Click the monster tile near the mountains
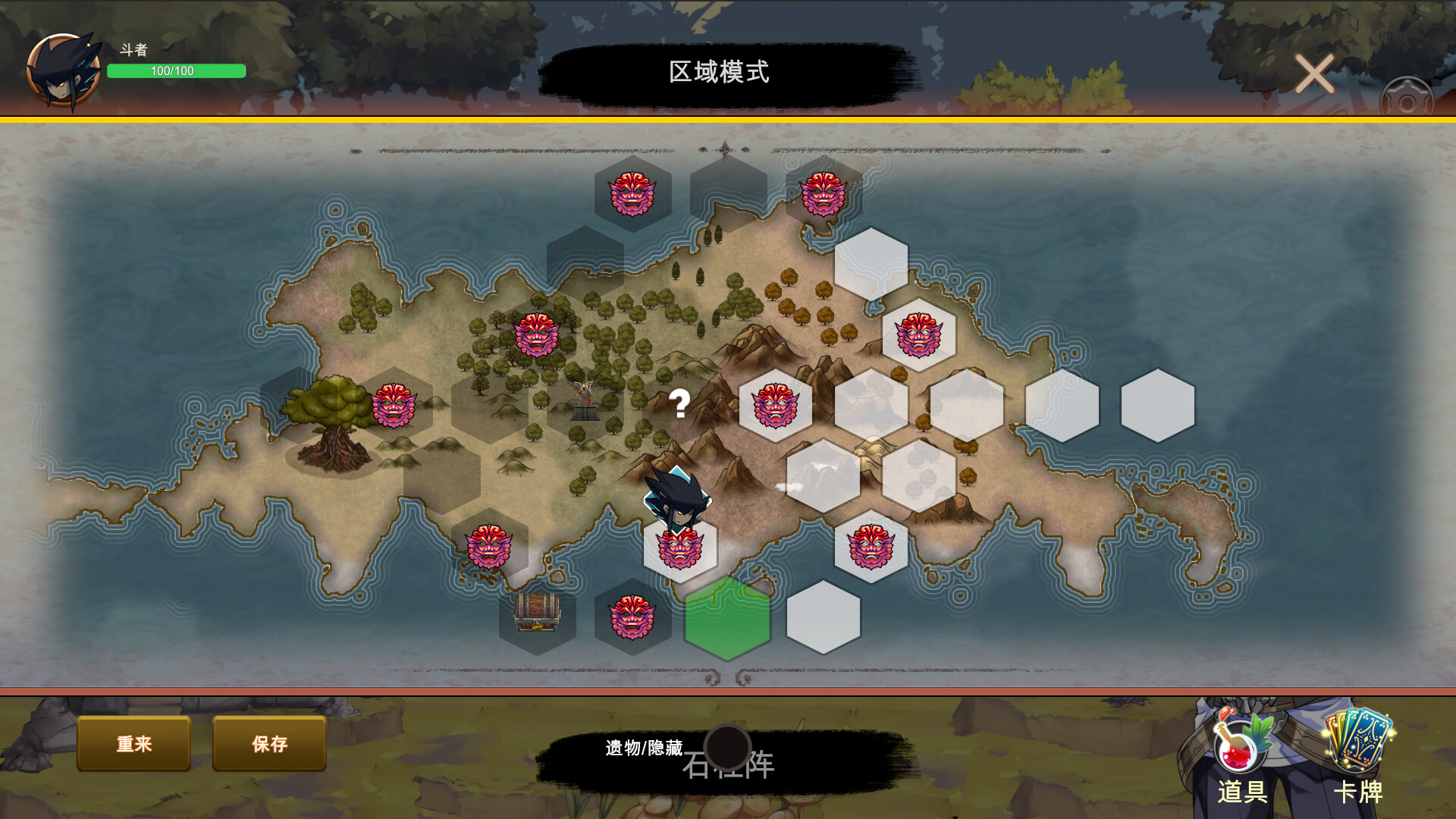Image resolution: width=1456 pixels, height=819 pixels. click(775, 406)
